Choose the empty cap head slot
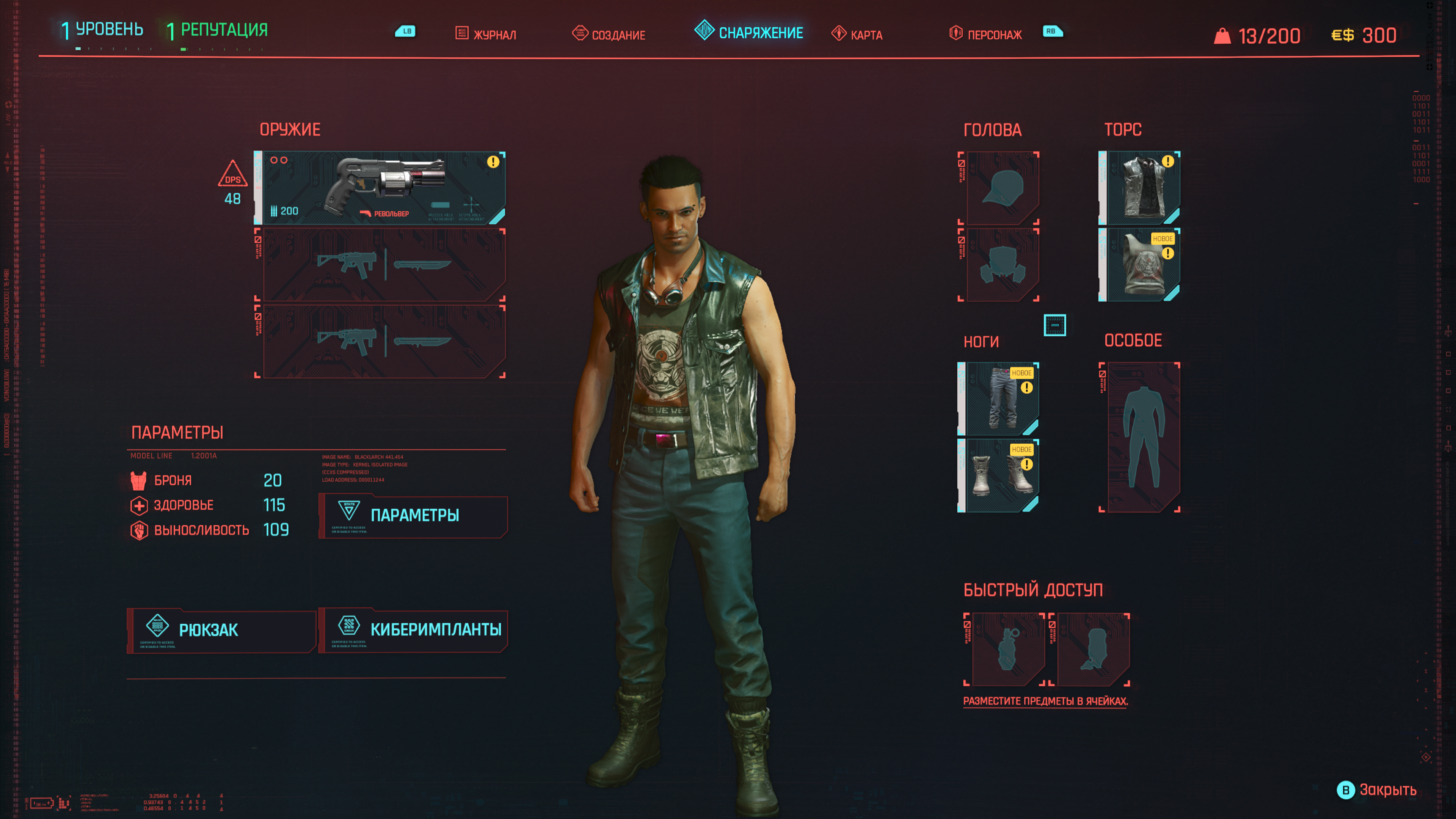Viewport: 1456px width, 819px height. pos(999,188)
